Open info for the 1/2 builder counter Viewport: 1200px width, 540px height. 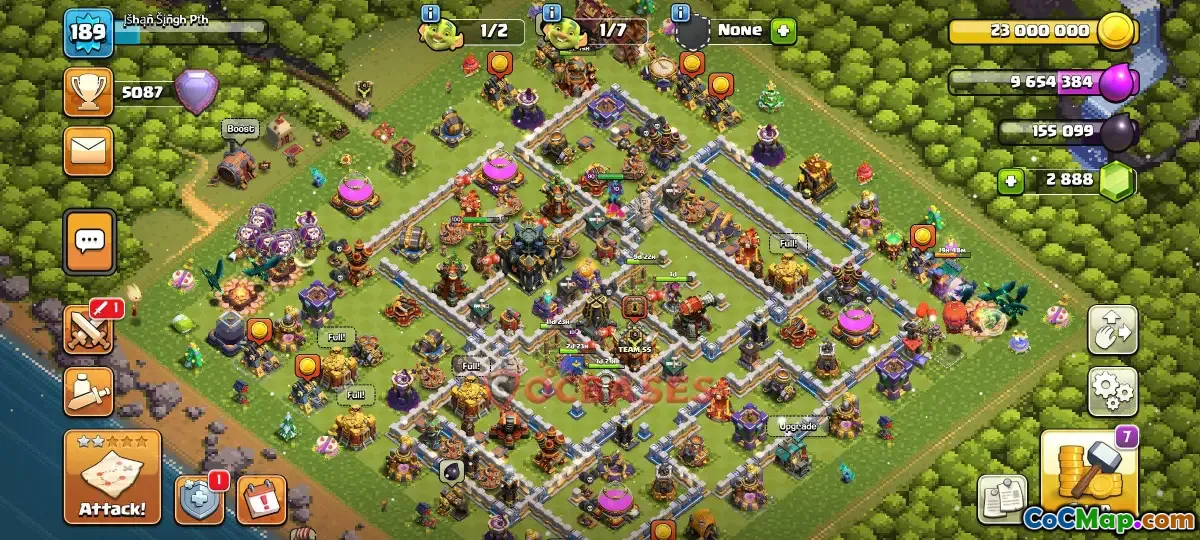(x=431, y=13)
